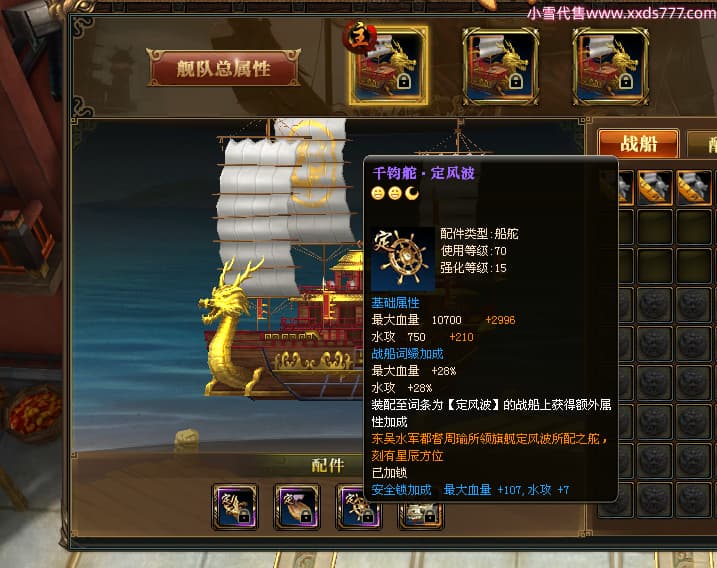Open the 舰队总属性 fleet attributes panel
The image size is (717, 568).
click(x=223, y=68)
